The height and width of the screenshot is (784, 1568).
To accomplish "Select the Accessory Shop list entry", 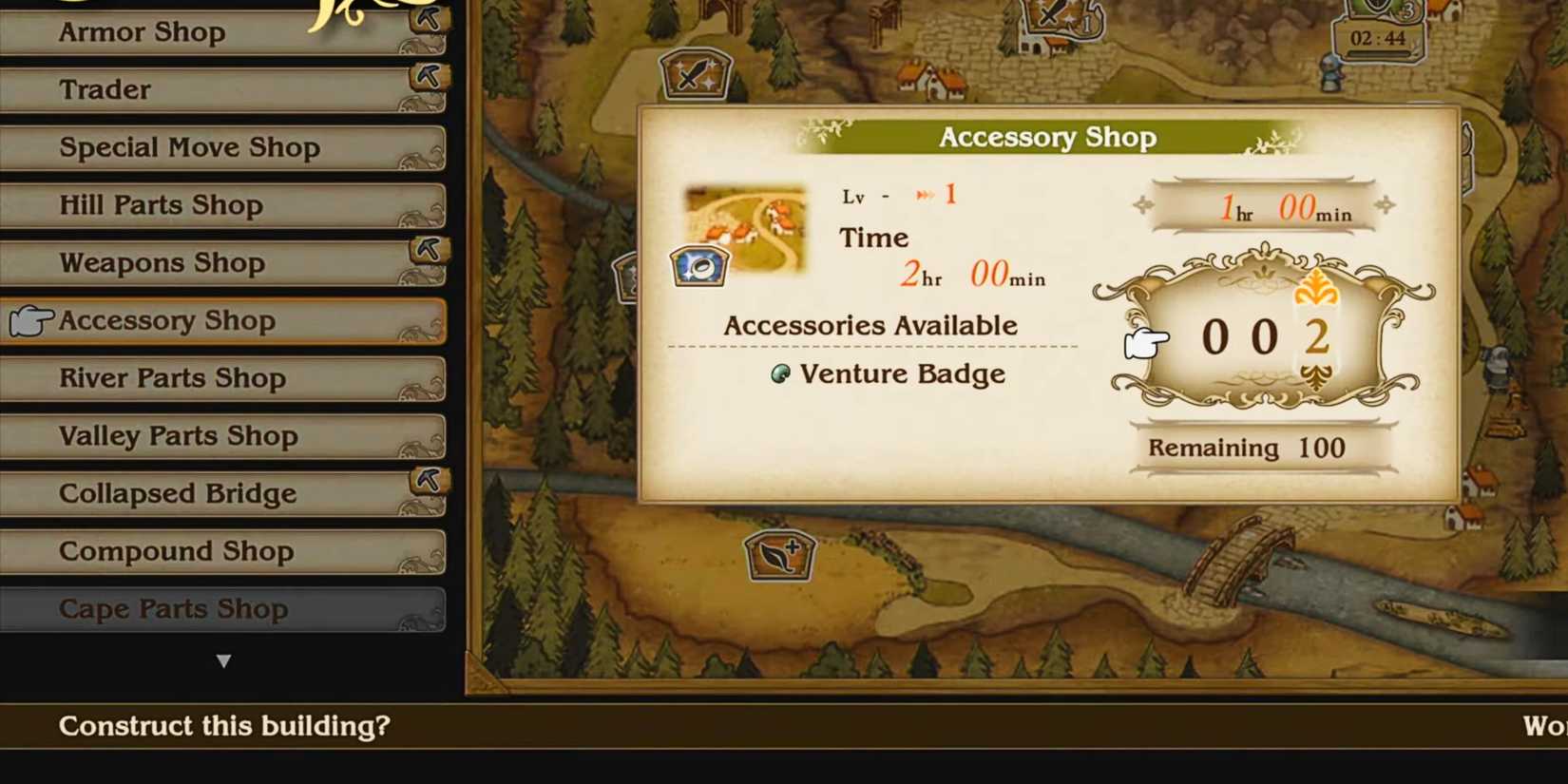I will coord(223,321).
